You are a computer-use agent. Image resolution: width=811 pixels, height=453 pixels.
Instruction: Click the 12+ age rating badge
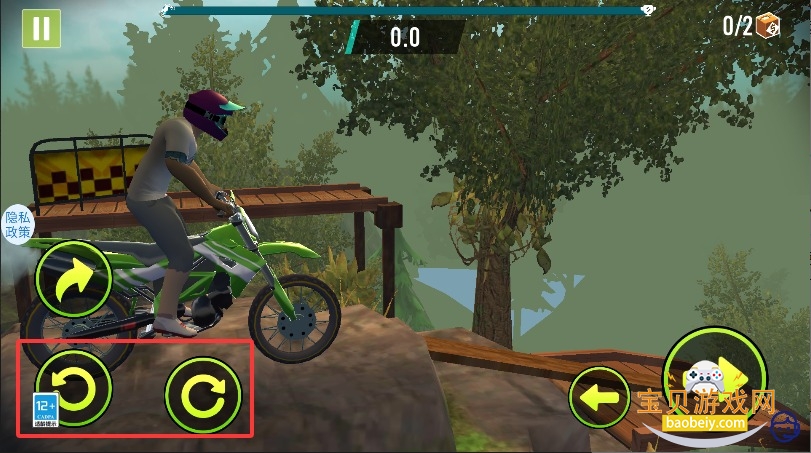pos(46,410)
